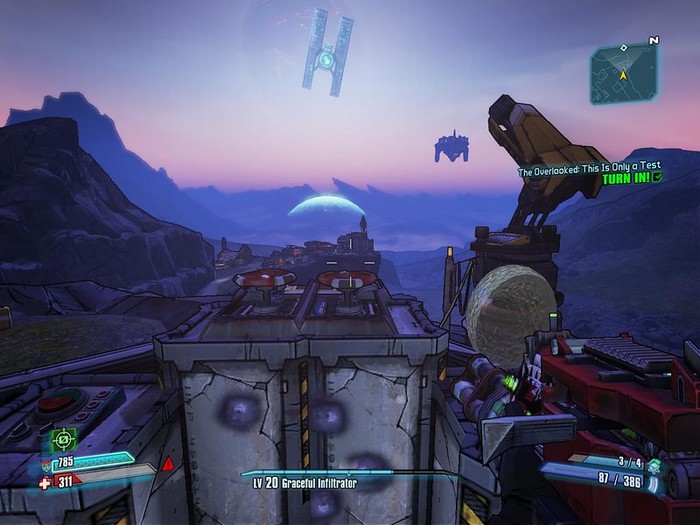
Task: Click the grenade count icon
Action: [x=653, y=463]
